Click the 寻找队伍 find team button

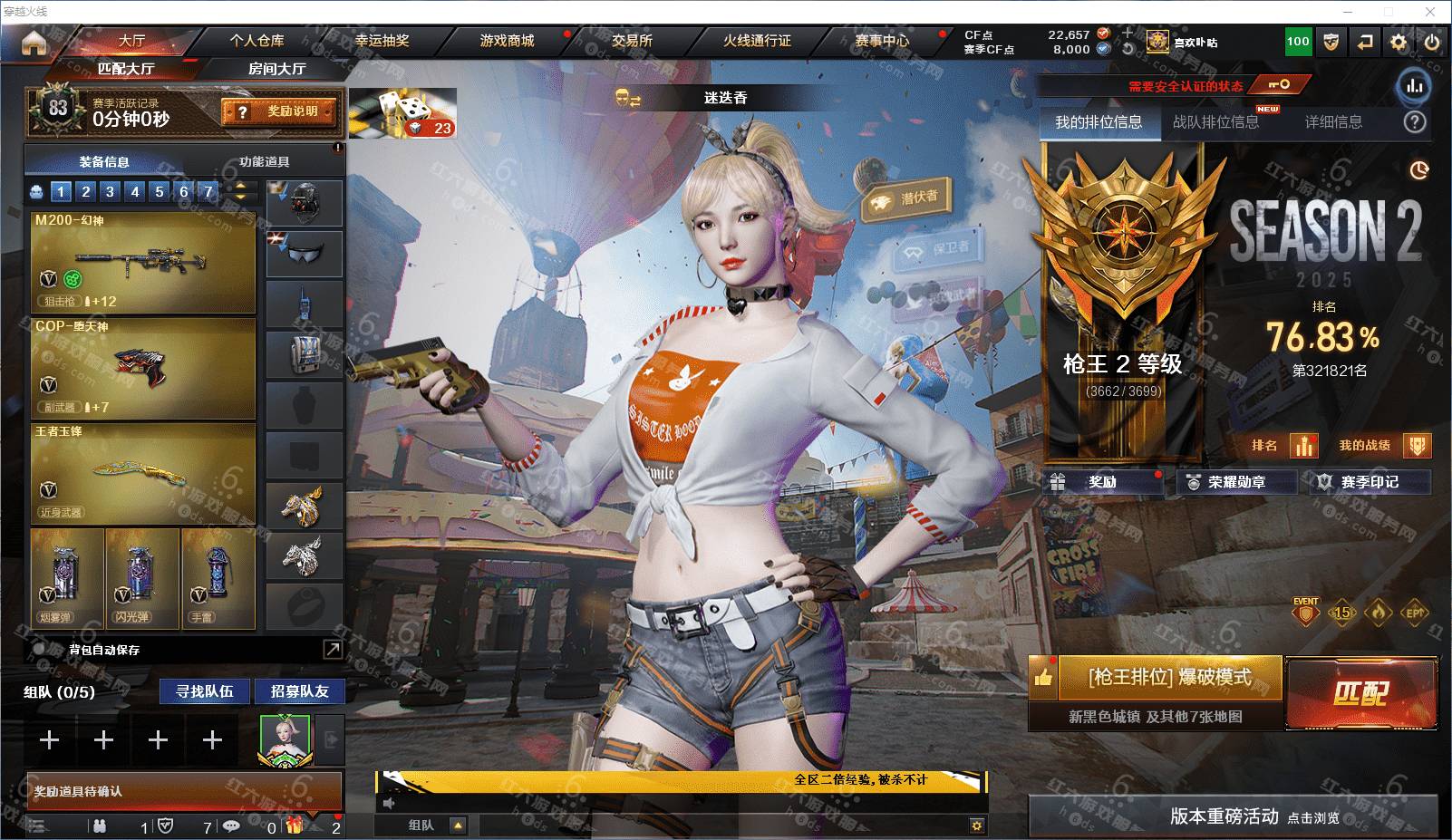click(x=205, y=691)
